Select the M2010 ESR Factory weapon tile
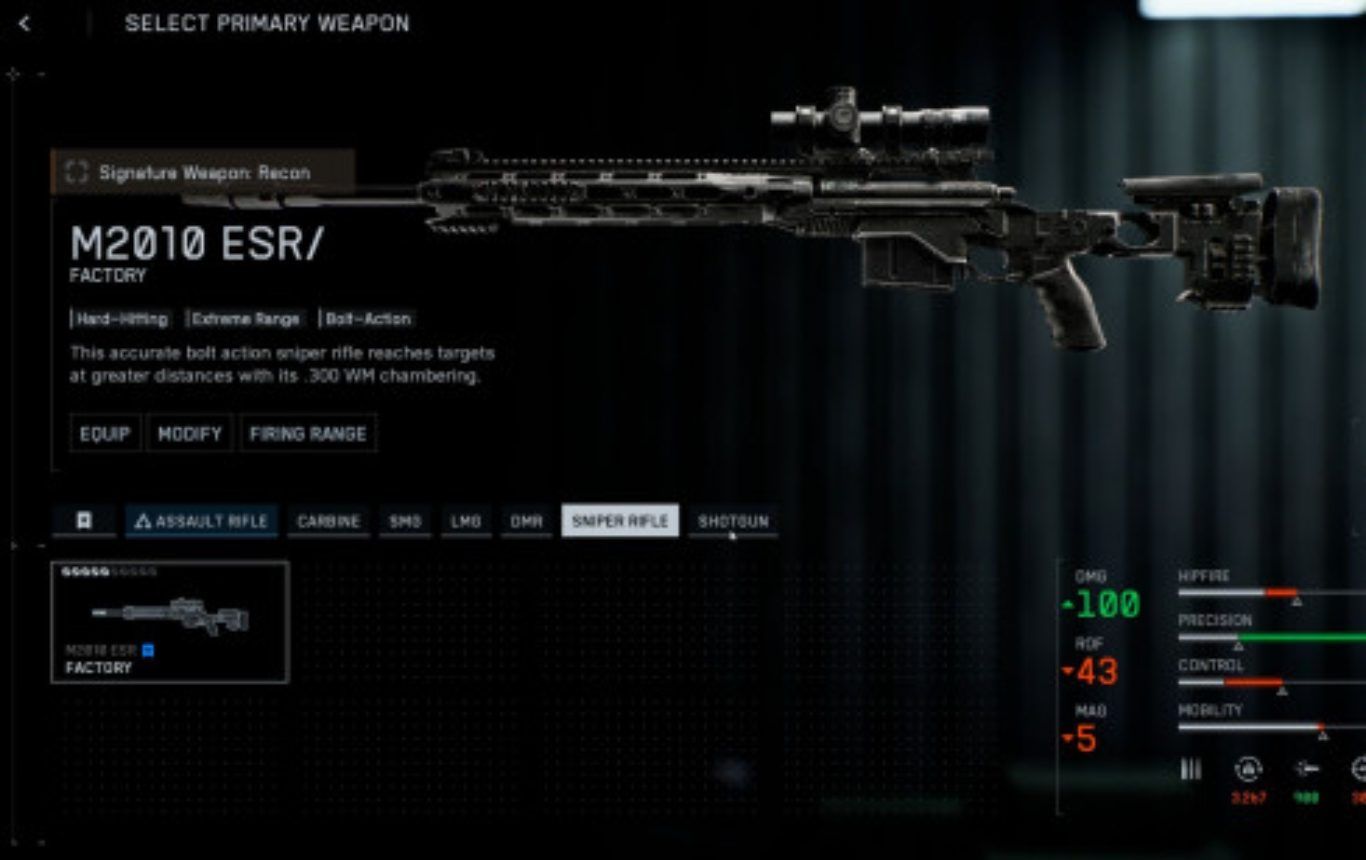Image resolution: width=1366 pixels, height=860 pixels. (x=170, y=622)
